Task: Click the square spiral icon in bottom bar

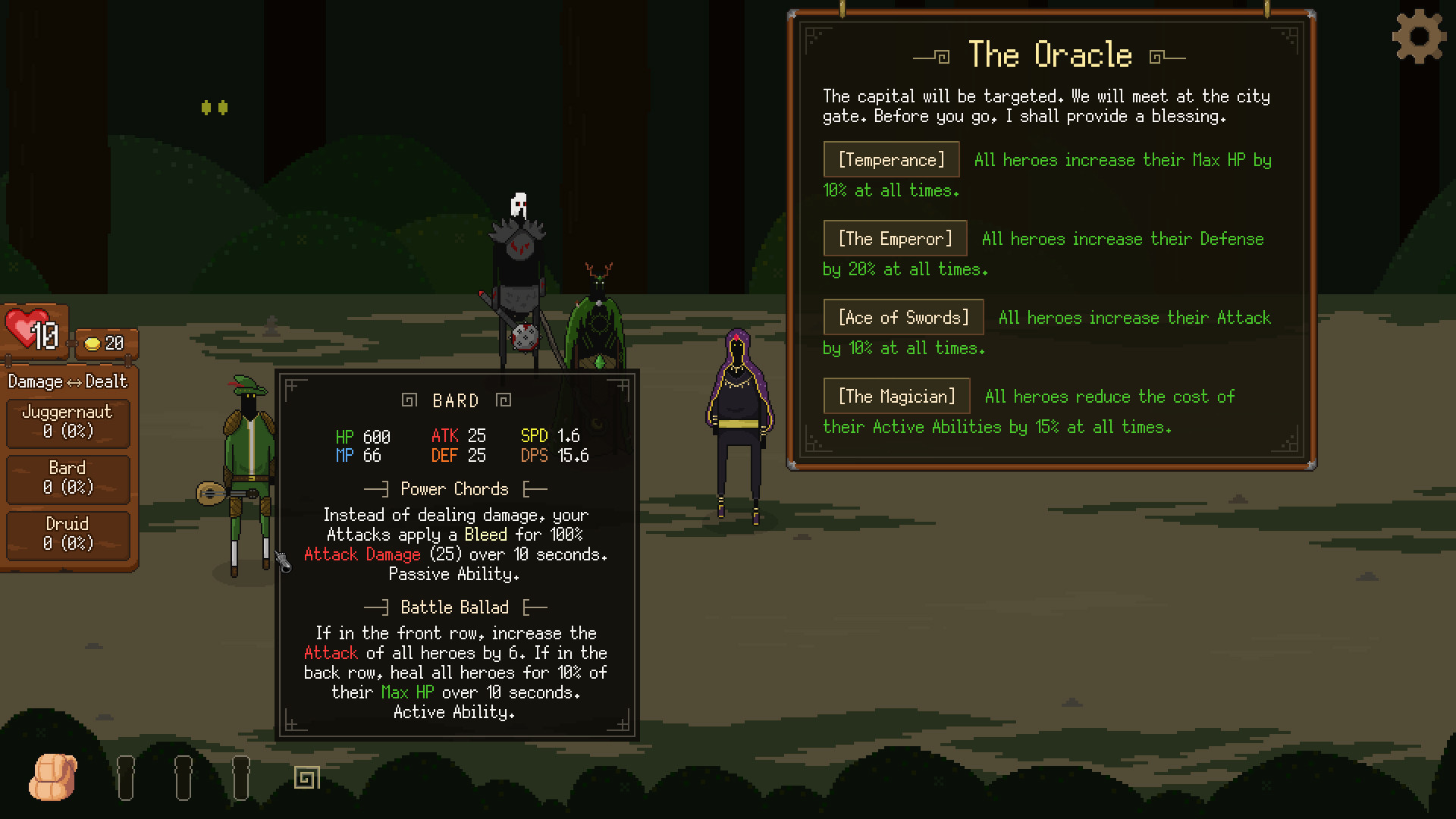Action: [307, 777]
